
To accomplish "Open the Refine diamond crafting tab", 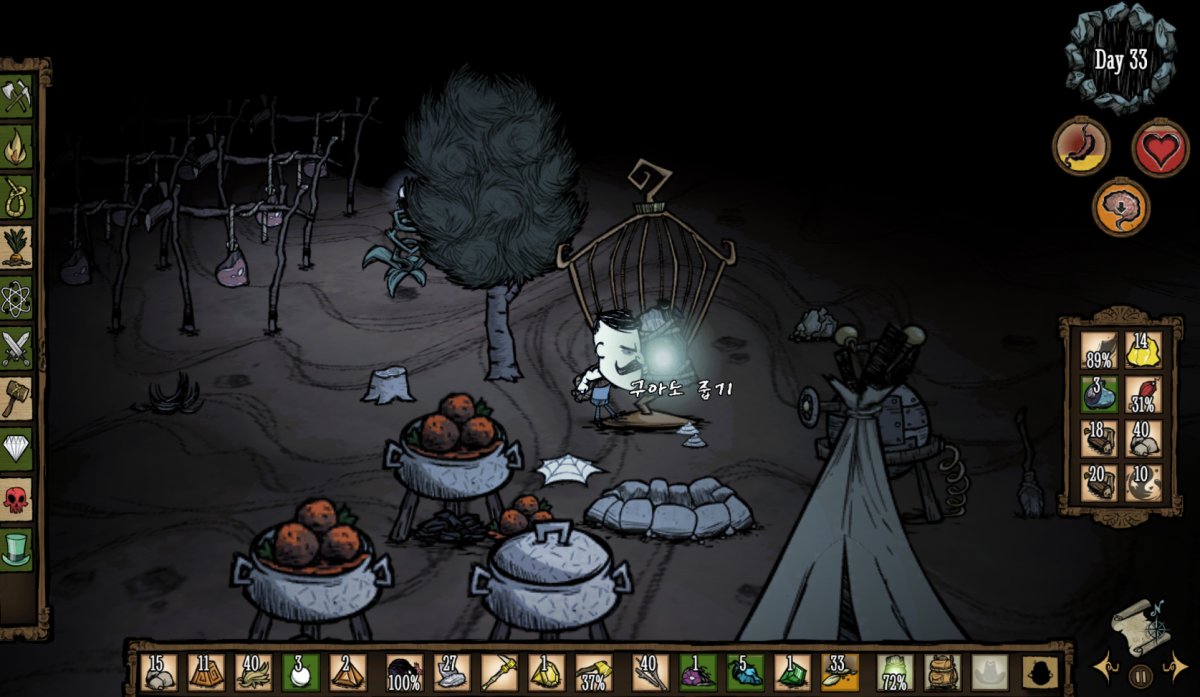I will click(17, 449).
